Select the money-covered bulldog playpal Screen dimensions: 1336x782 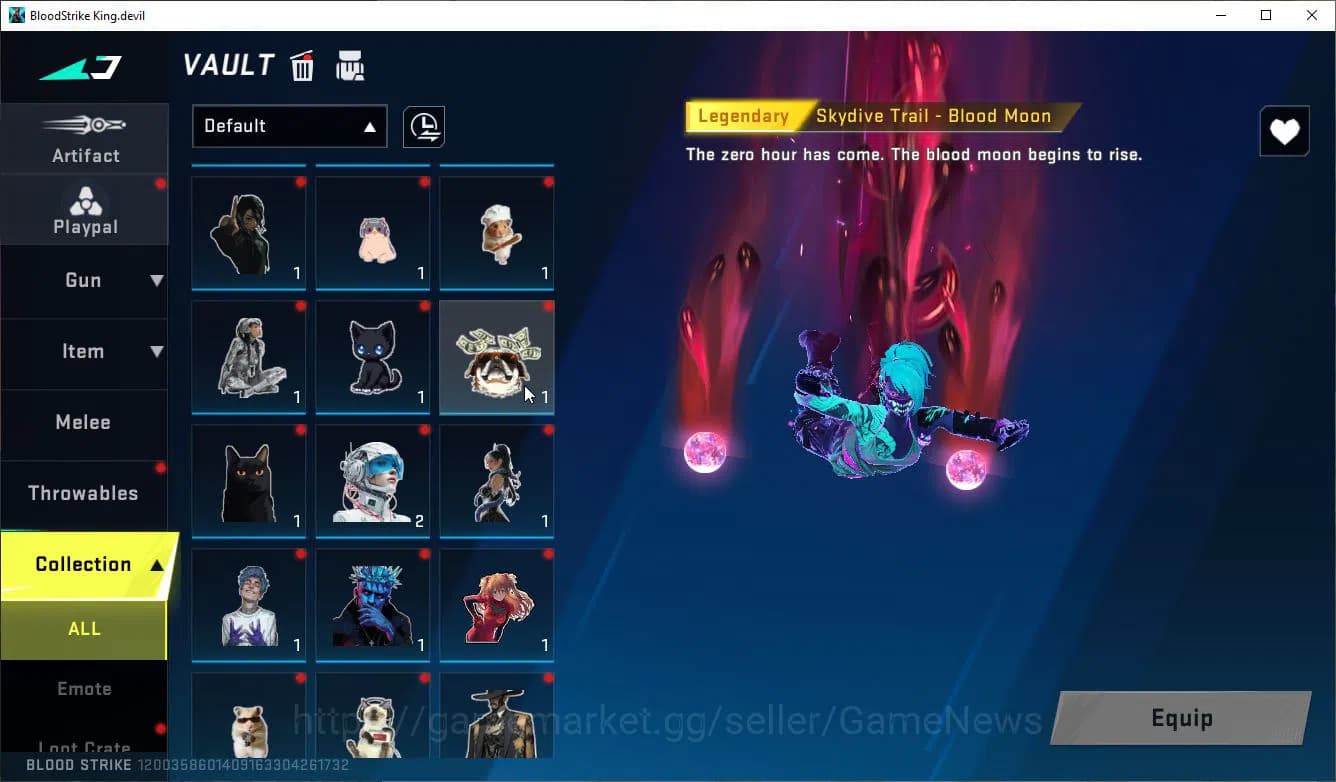click(x=496, y=355)
